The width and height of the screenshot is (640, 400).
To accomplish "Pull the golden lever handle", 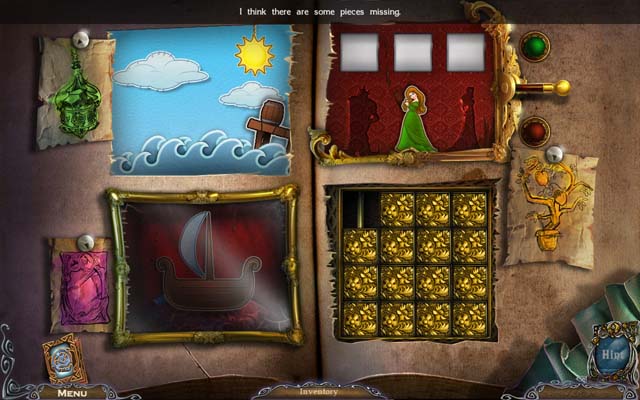I will [562, 88].
